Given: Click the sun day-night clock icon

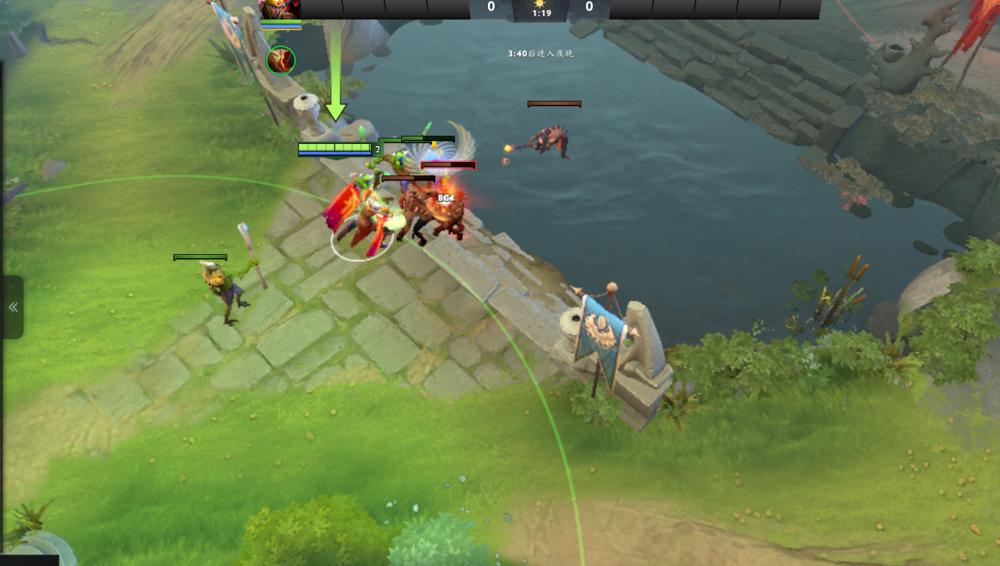Looking at the screenshot, I should click(x=540, y=3).
